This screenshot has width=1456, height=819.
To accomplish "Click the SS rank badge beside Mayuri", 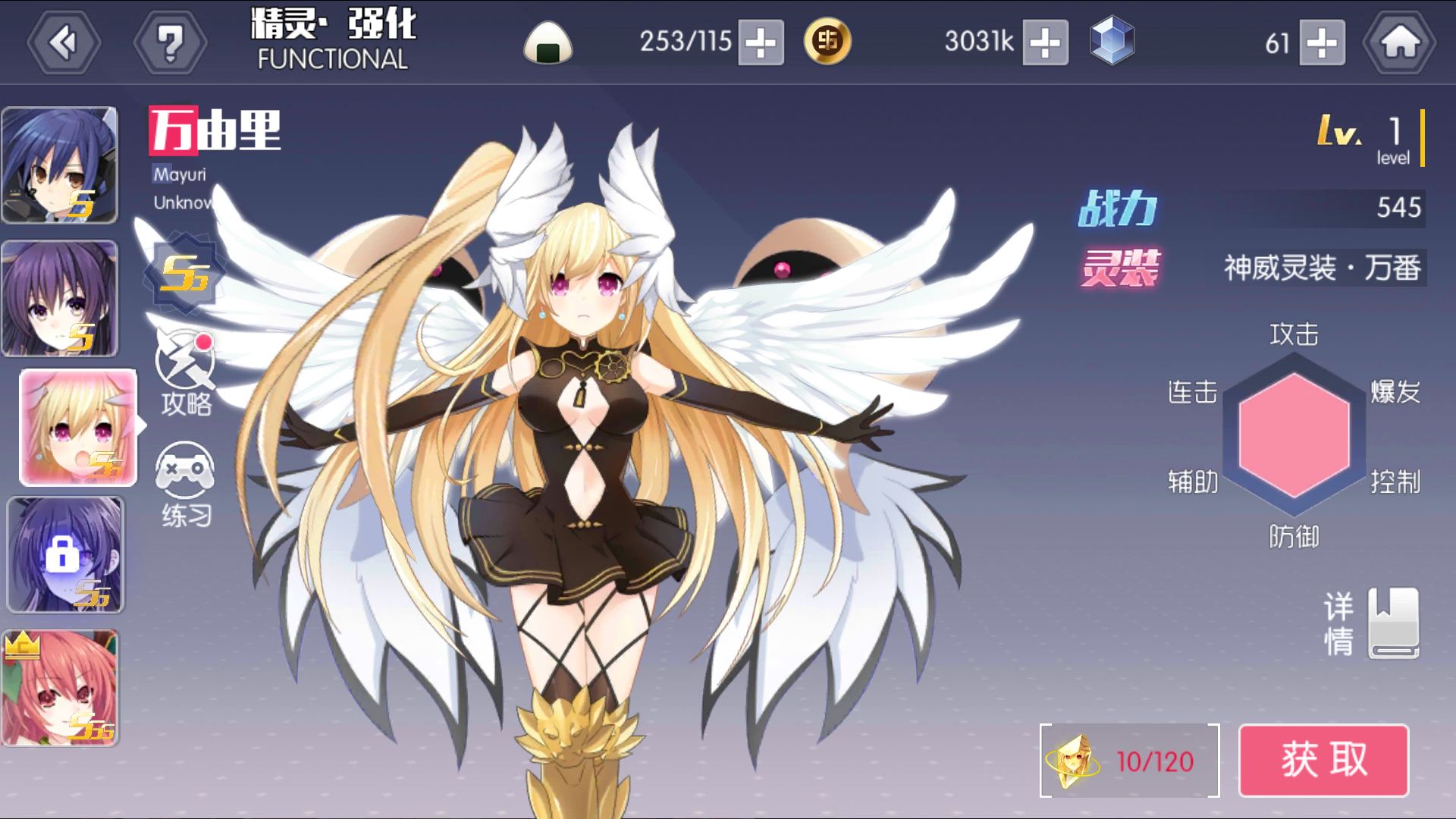I will (x=186, y=275).
